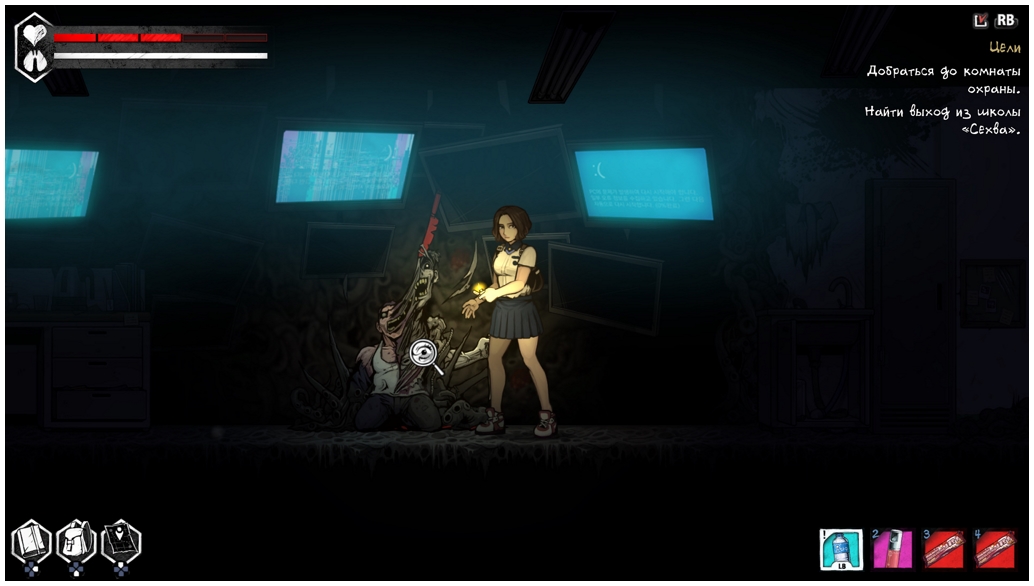The height and width of the screenshot is (586, 1034).
Task: Select the pink lipstick item in slot 2
Action: [x=892, y=549]
